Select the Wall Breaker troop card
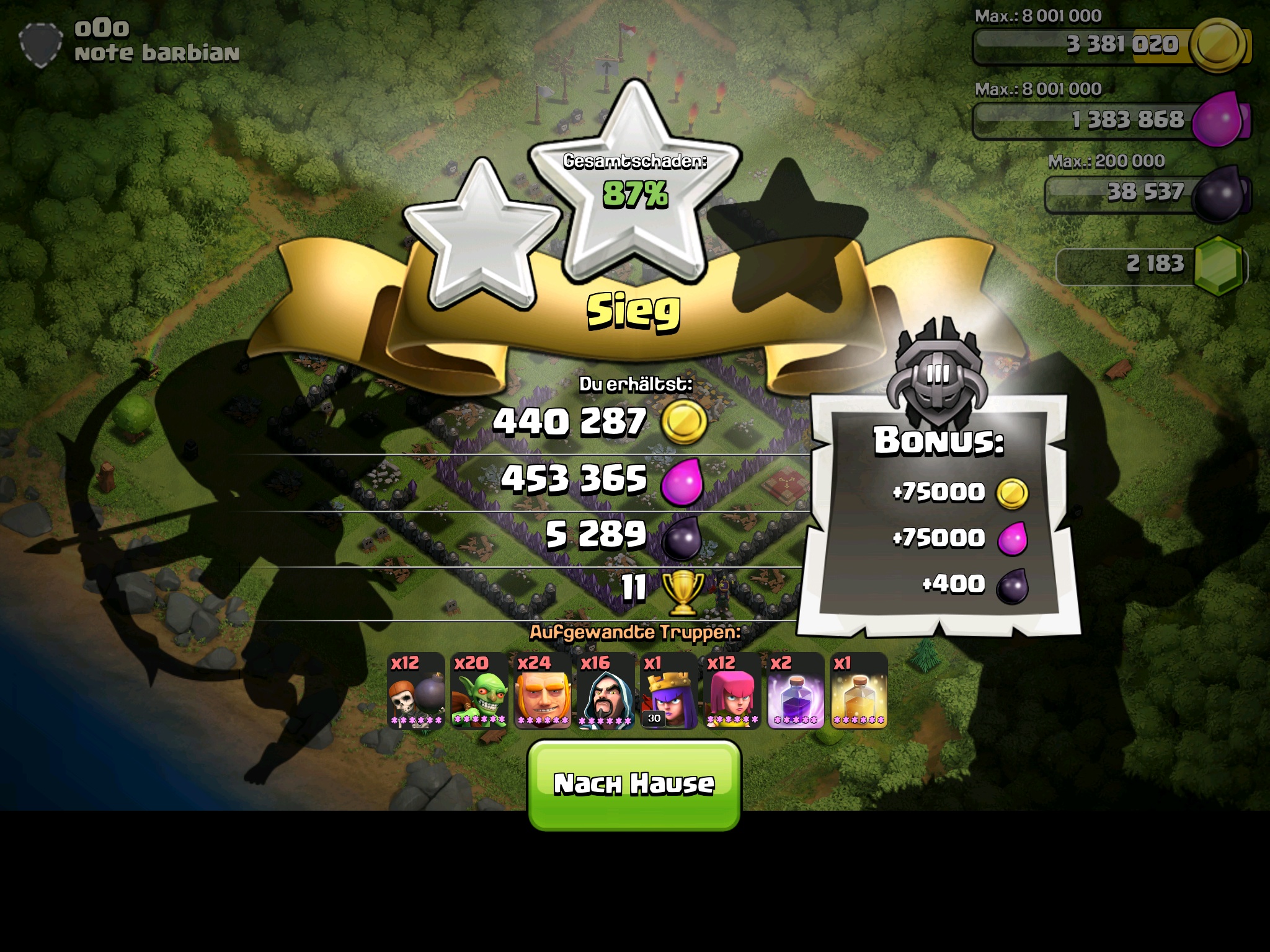 (x=415, y=691)
